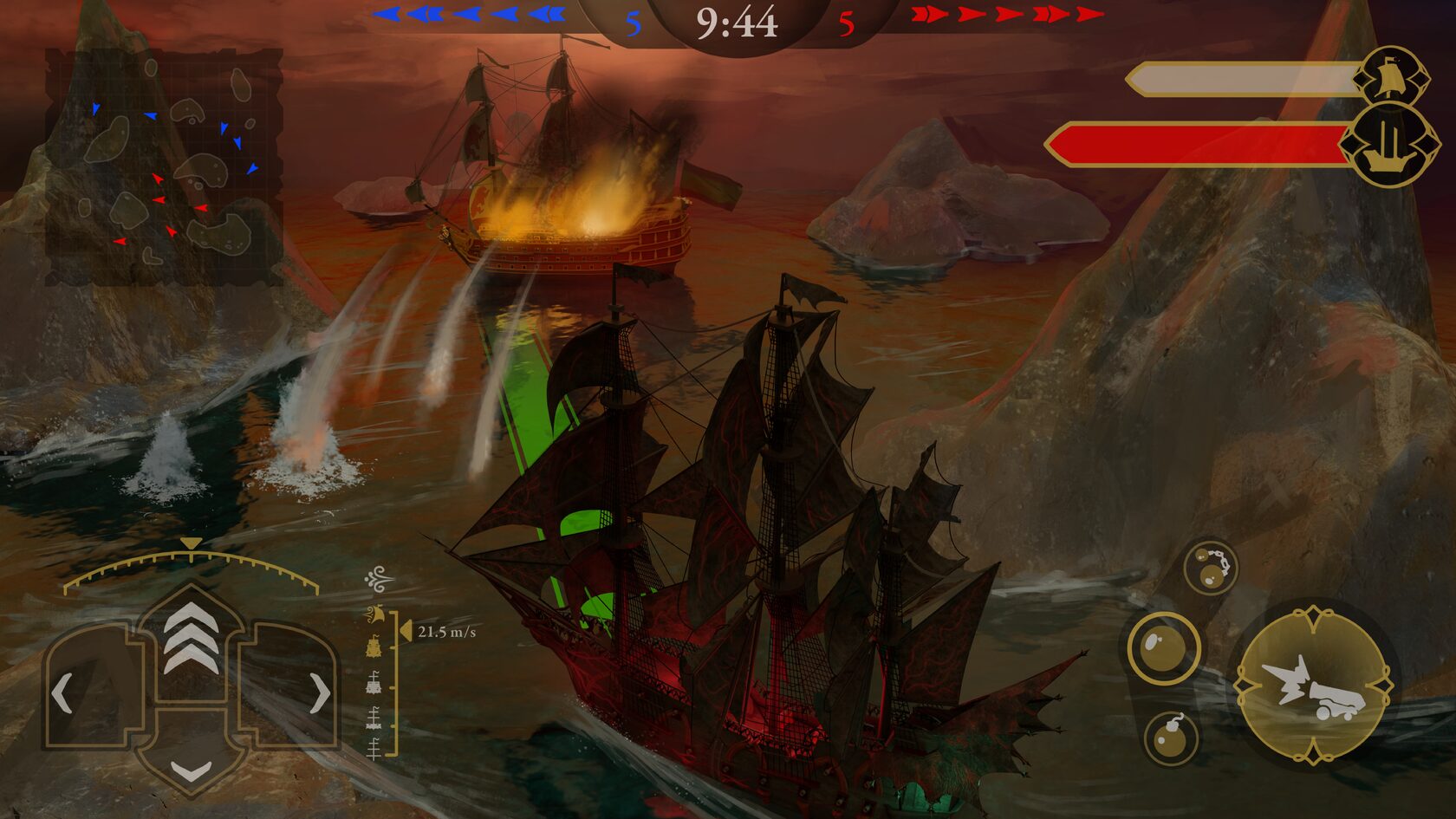This screenshot has height=819, width=1456.
Task: Choose the round cannonball ammunition
Action: tap(1163, 648)
